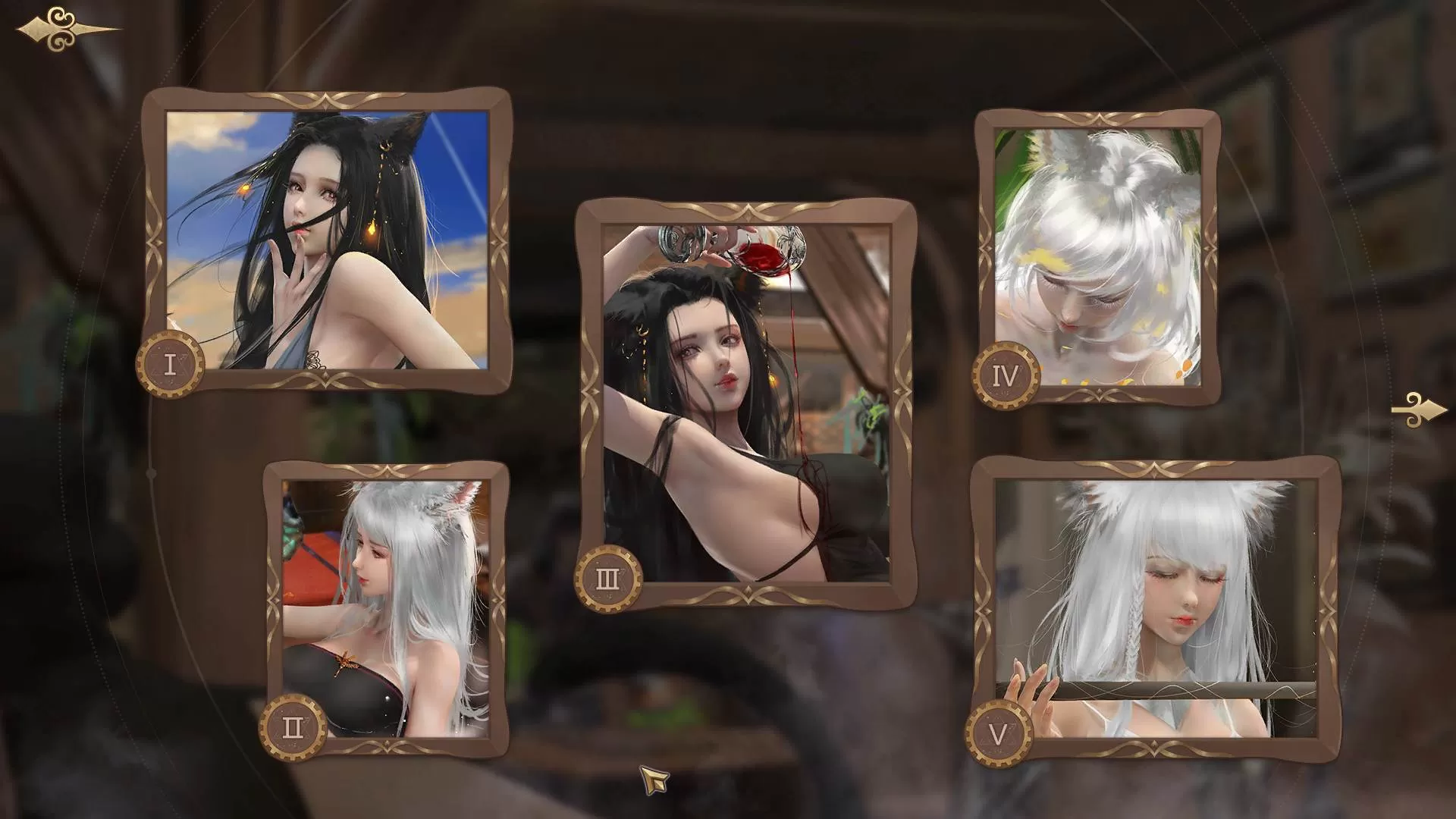The image size is (1456, 819).
Task: Click the scrollwork corner of frame IV
Action: [1103, 118]
